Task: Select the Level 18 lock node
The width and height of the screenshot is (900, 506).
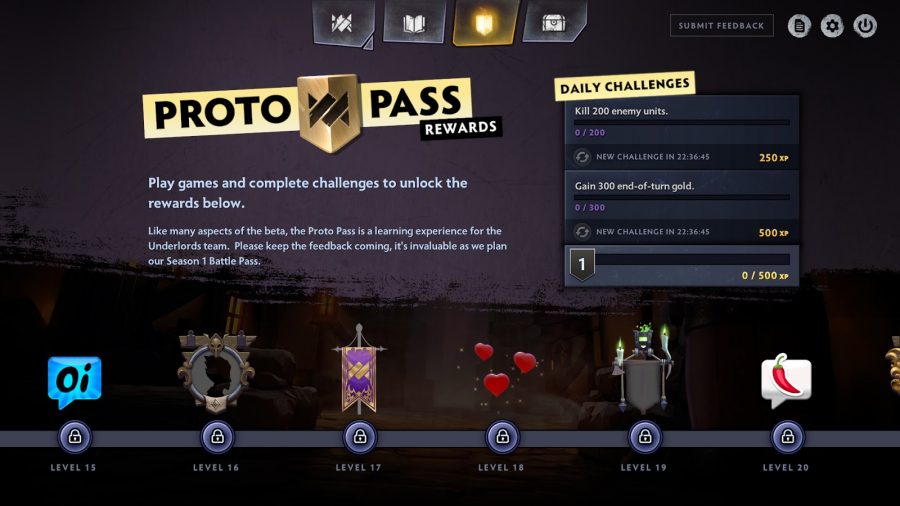Action: [502, 437]
